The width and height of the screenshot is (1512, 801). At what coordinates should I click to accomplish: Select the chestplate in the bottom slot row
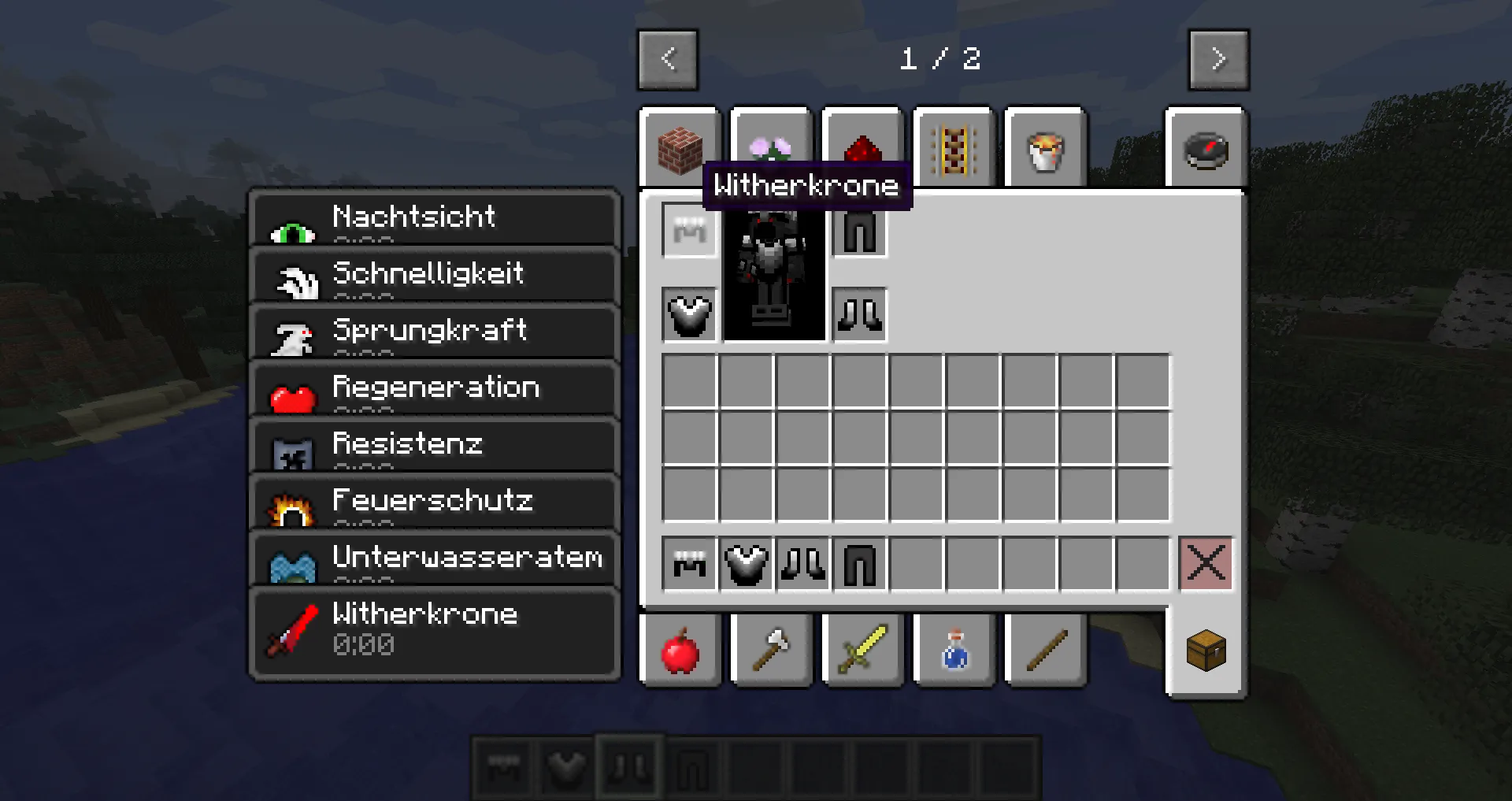745,563
